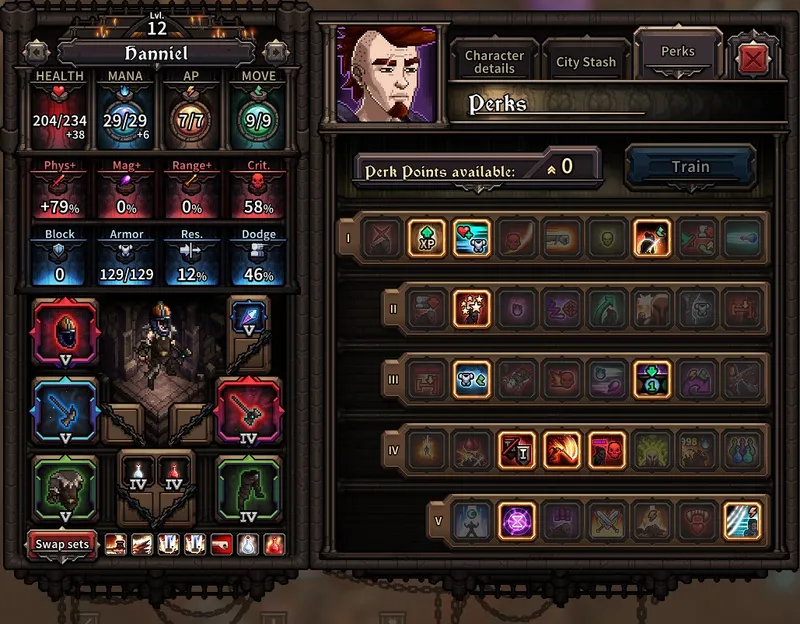
Task: Select the purple hourglass perk in tier V
Action: pyautogui.click(x=517, y=521)
